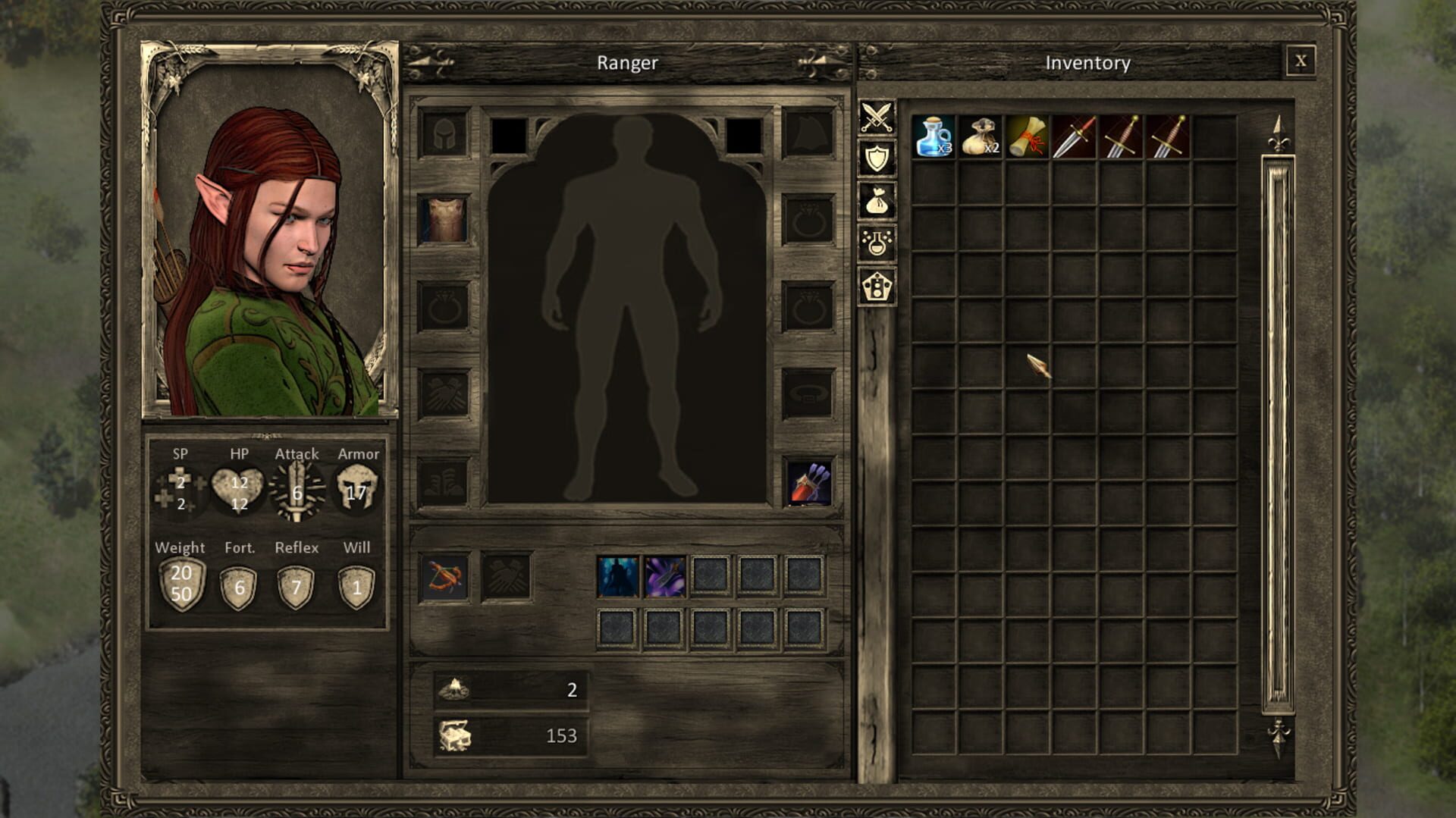Click the keys category filter icon

[x=877, y=282]
